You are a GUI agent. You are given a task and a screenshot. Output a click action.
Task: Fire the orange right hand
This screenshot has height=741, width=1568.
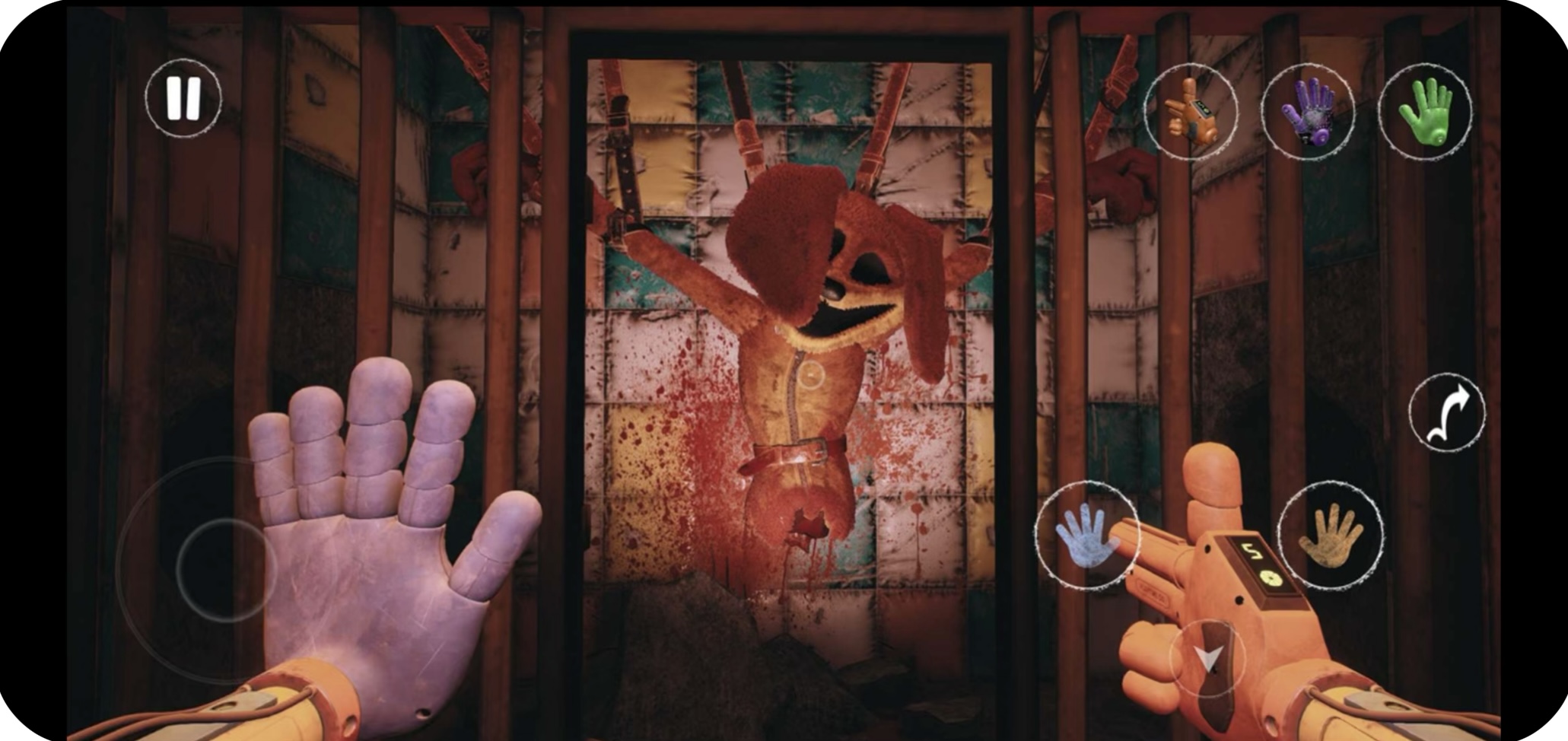pyautogui.click(x=1330, y=535)
